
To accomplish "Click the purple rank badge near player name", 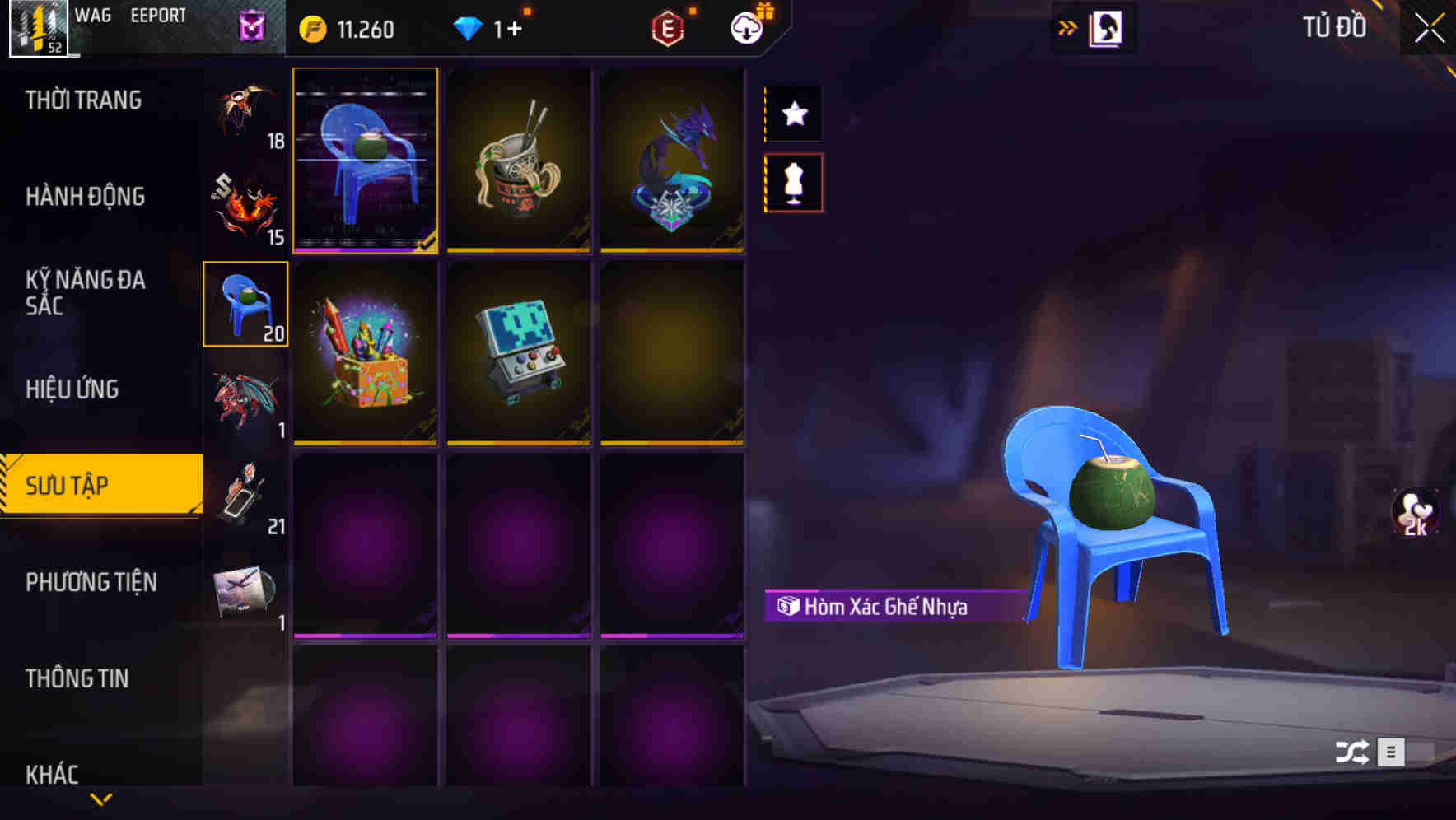I will [249, 27].
